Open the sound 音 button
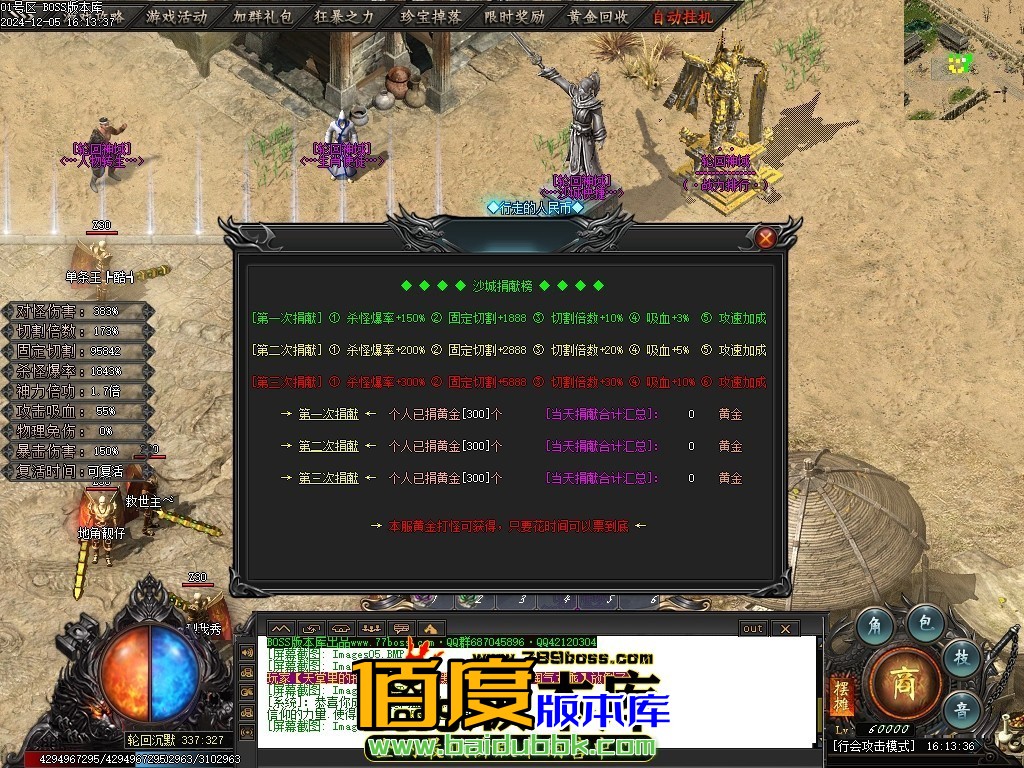The image size is (1024, 768). pos(962,709)
